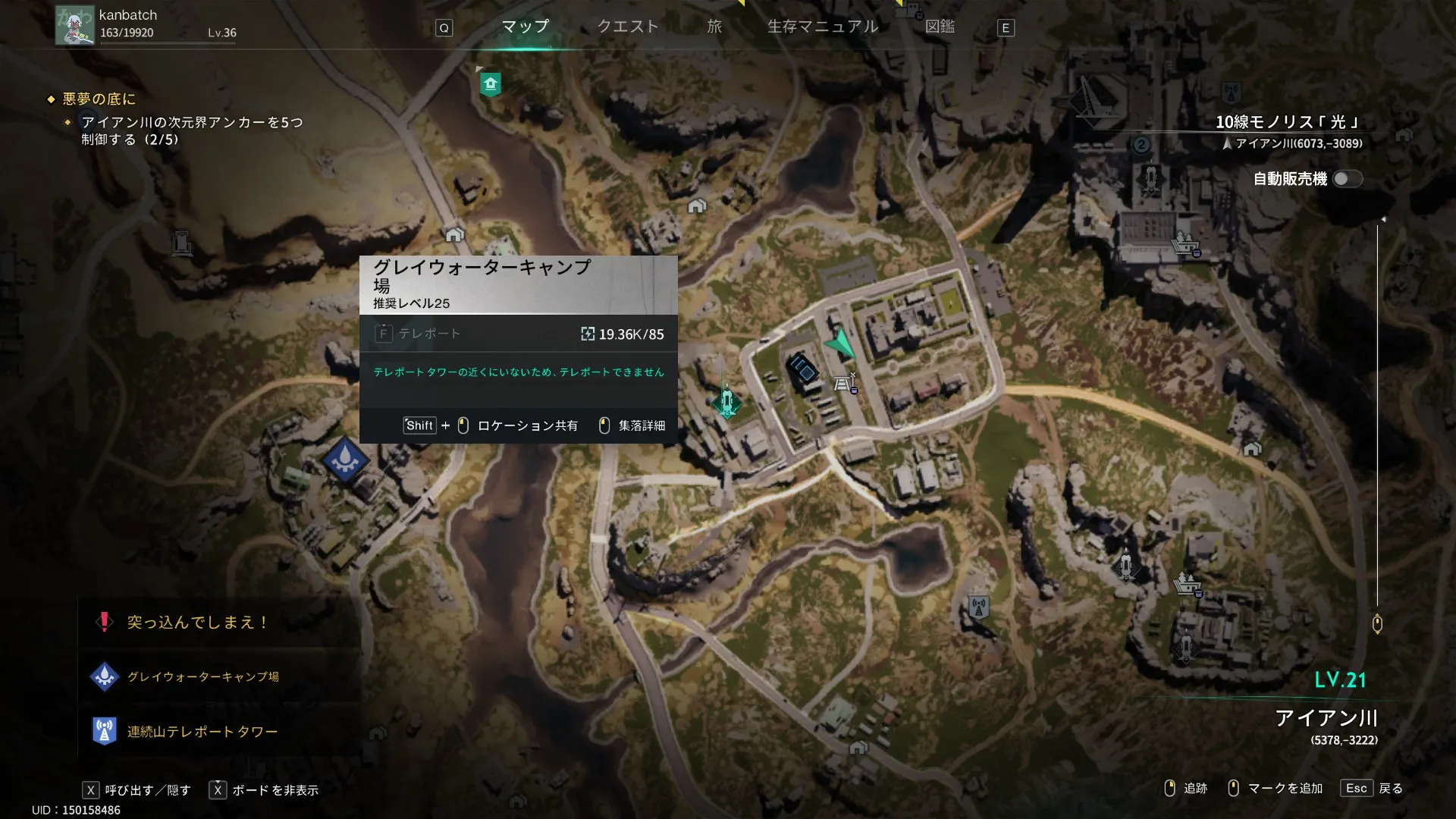Screen dimensions: 1456x819
Task: Choose 連続山テレポートタワー from the list
Action: pos(202,732)
